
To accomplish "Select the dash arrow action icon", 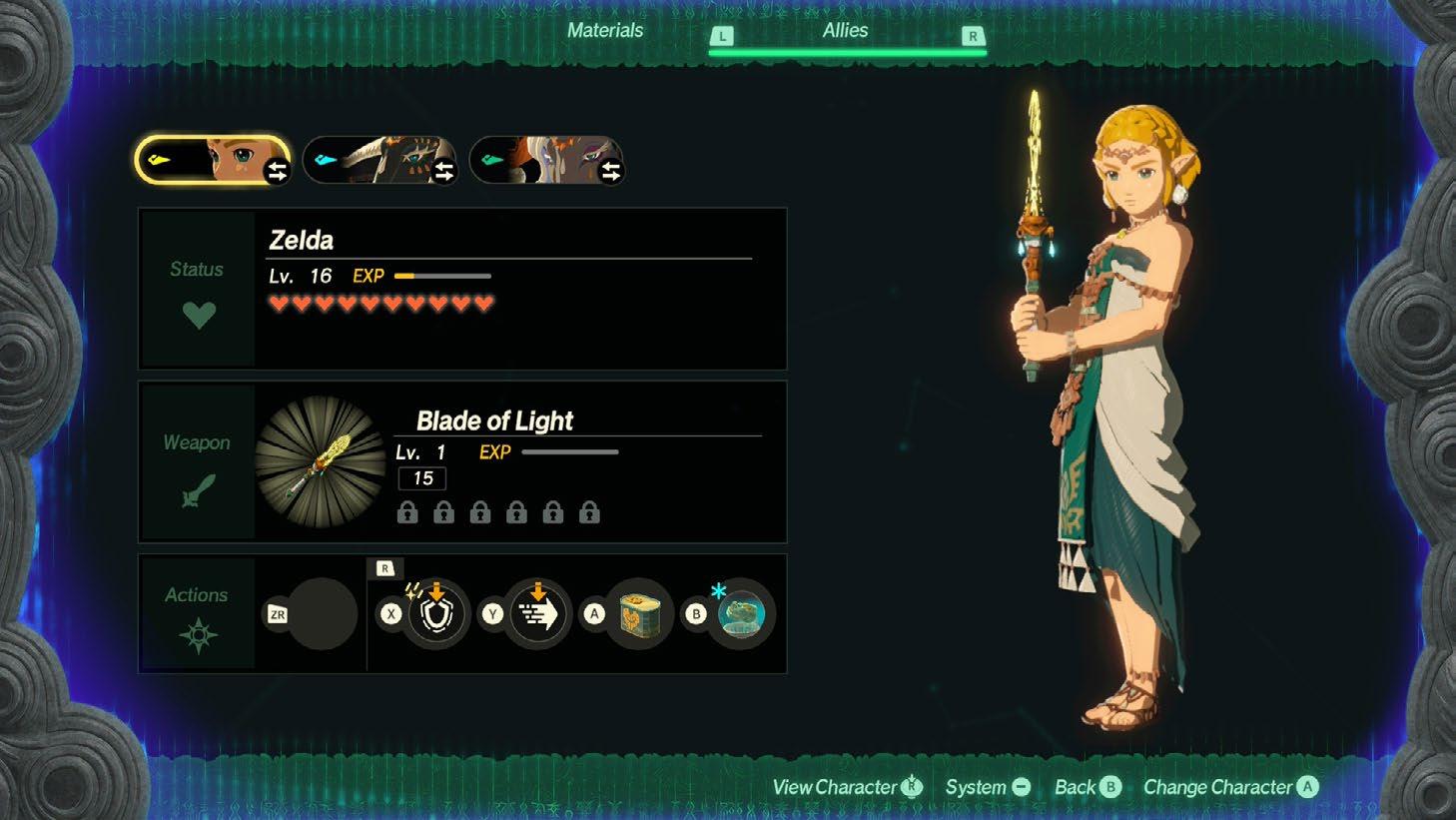I will coord(537,614).
